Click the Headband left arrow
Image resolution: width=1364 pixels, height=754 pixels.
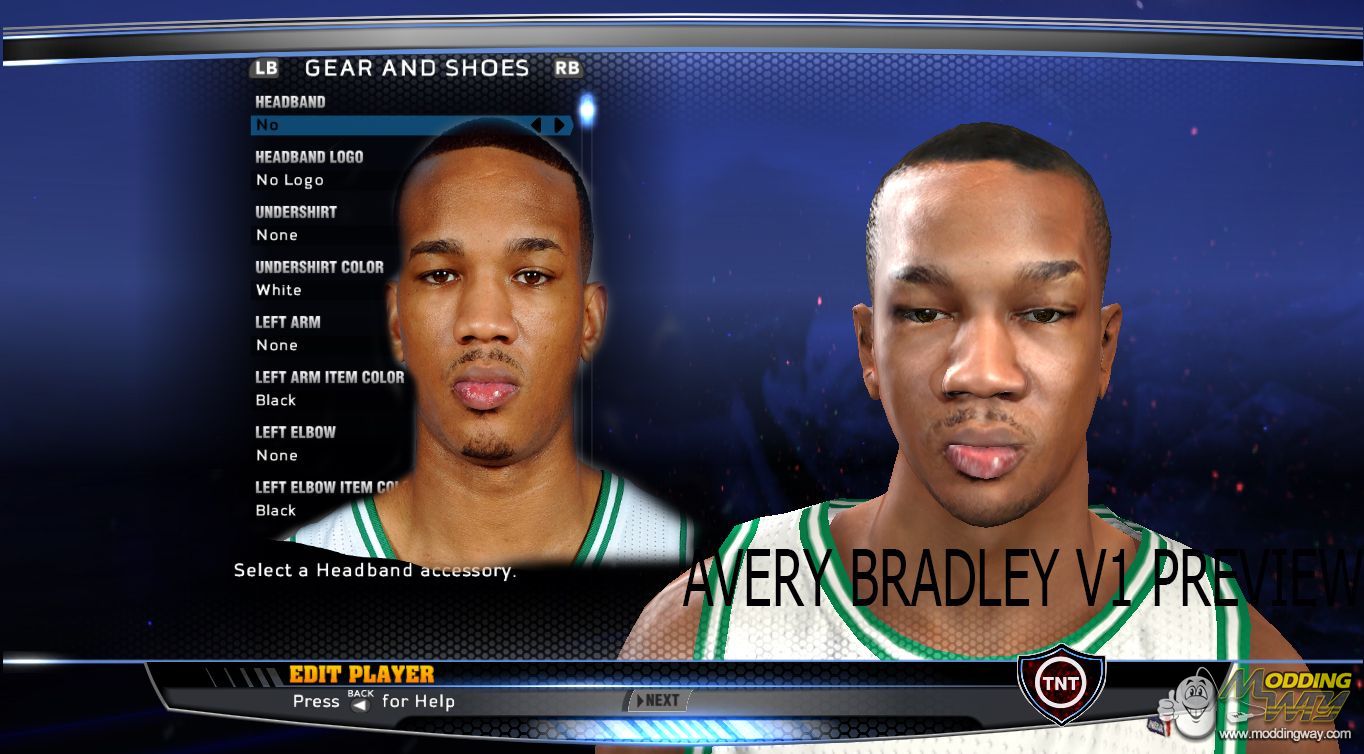(x=537, y=125)
